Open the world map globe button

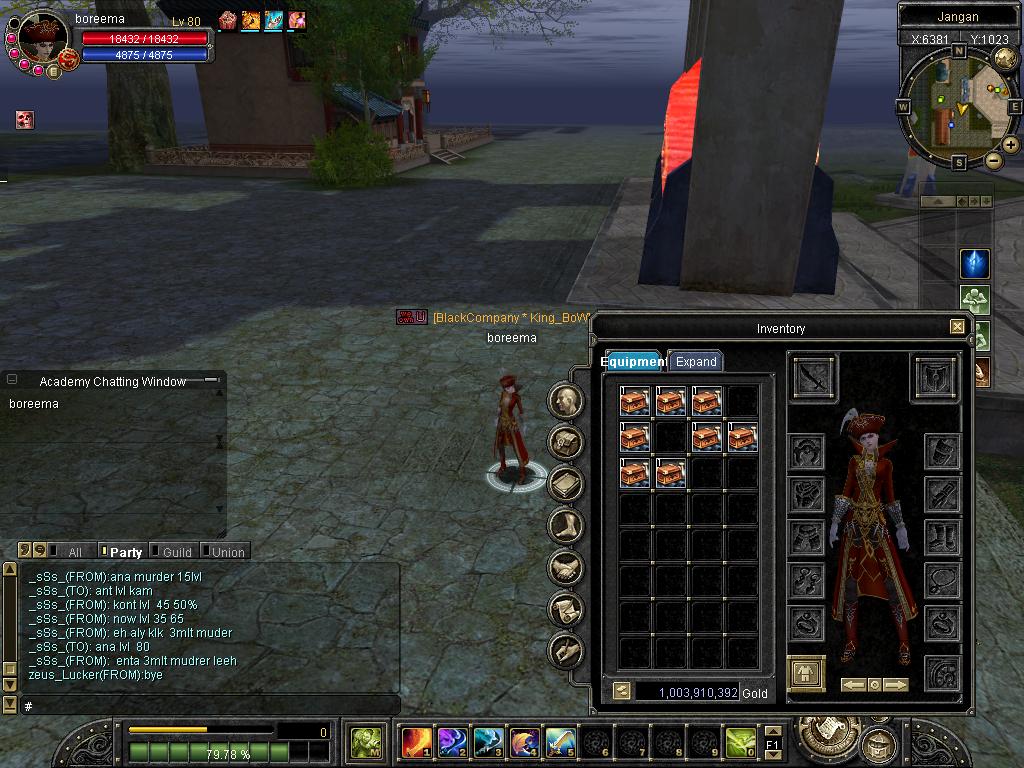pyautogui.click(x=1005, y=59)
